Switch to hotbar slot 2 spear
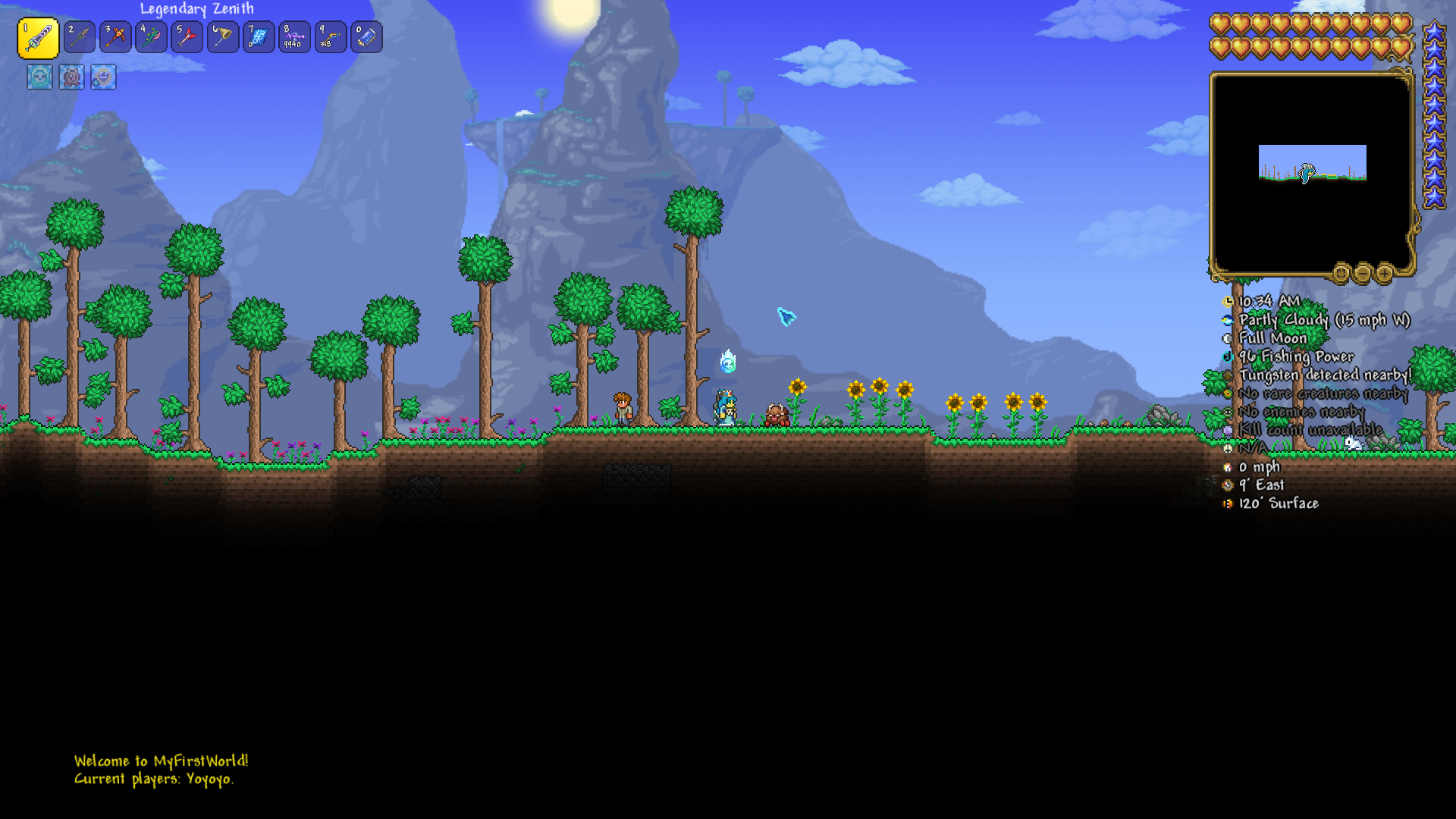 (x=80, y=36)
